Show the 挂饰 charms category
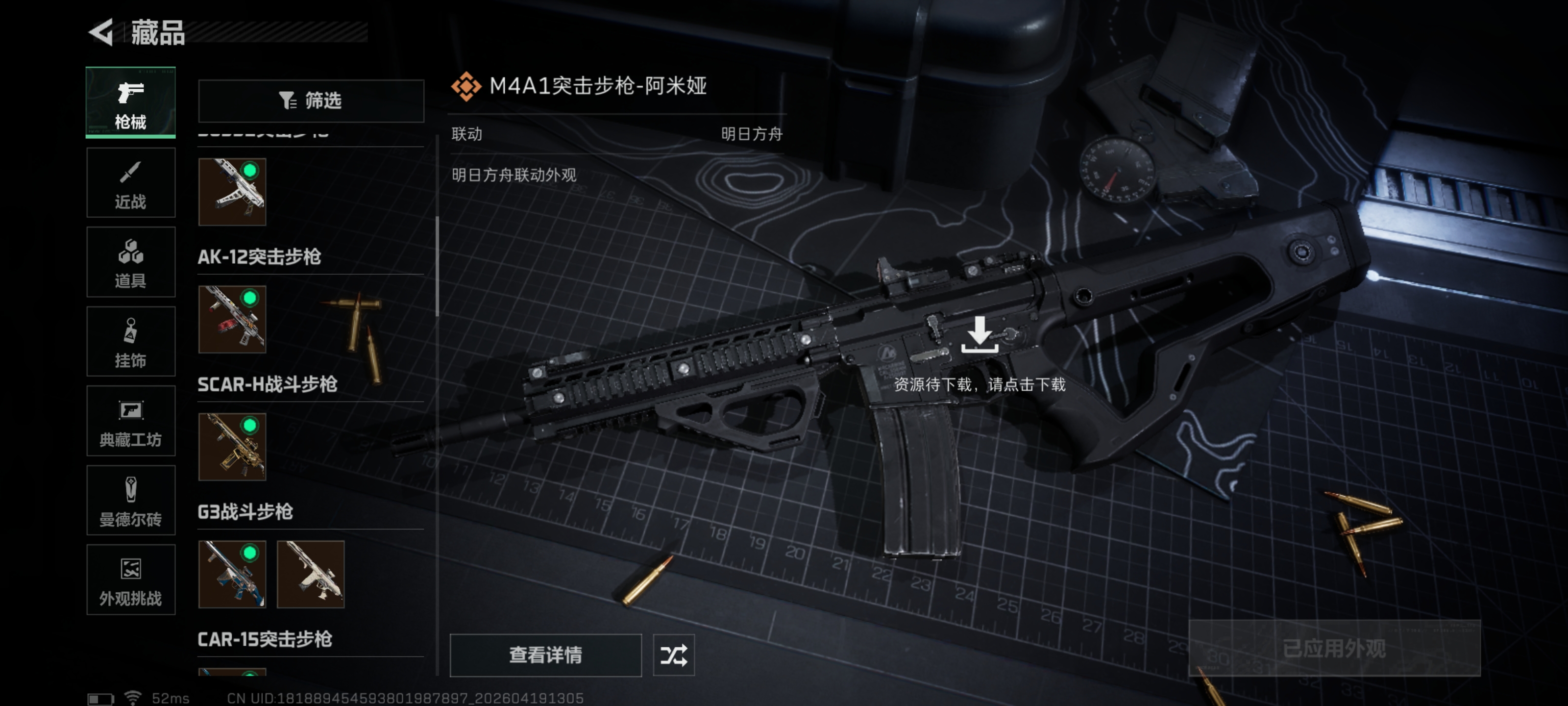The height and width of the screenshot is (706, 1568). (x=130, y=342)
